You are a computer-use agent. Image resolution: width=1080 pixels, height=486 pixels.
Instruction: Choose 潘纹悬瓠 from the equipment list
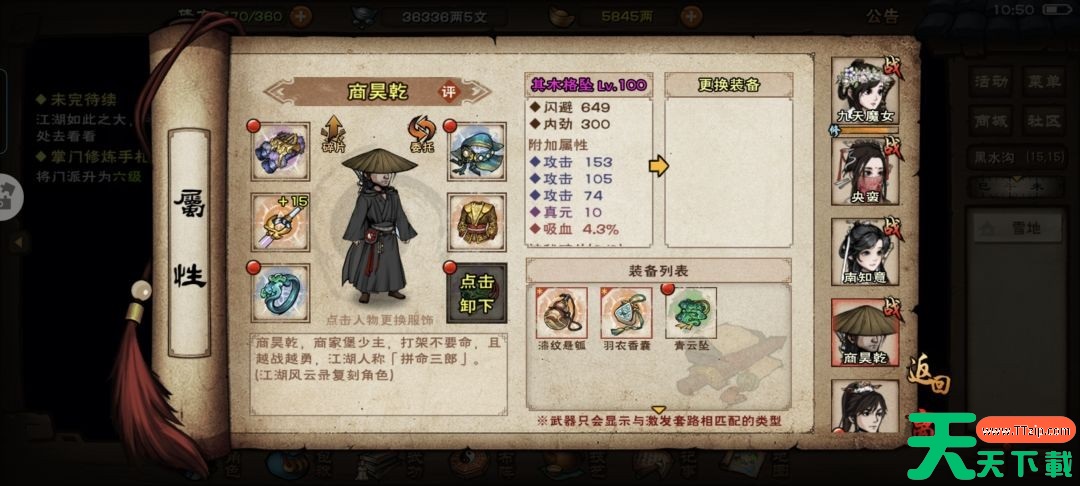(561, 314)
